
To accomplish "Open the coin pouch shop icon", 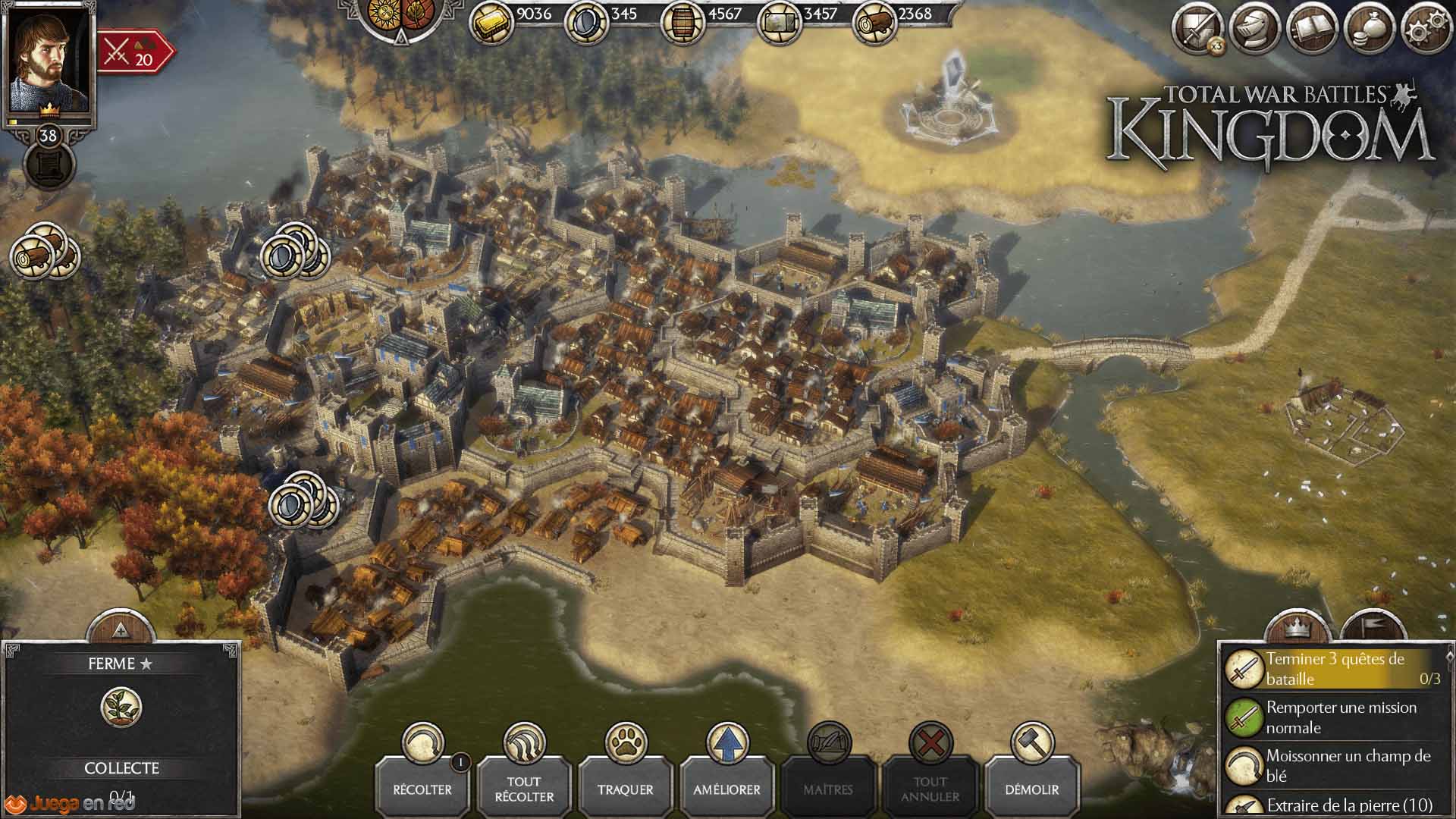I will click(1370, 30).
